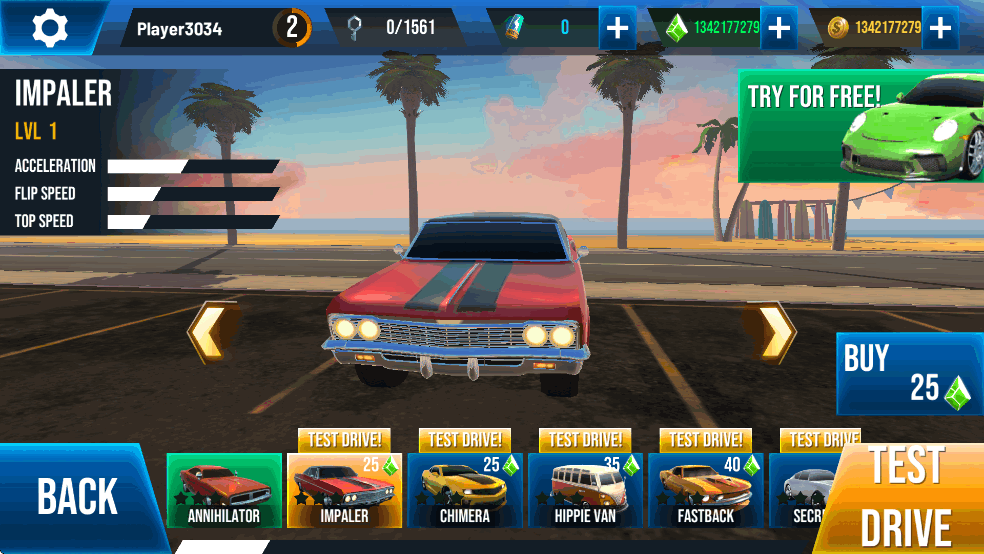Go back with the Back button
Screen dimensions: 984x554
(77, 497)
